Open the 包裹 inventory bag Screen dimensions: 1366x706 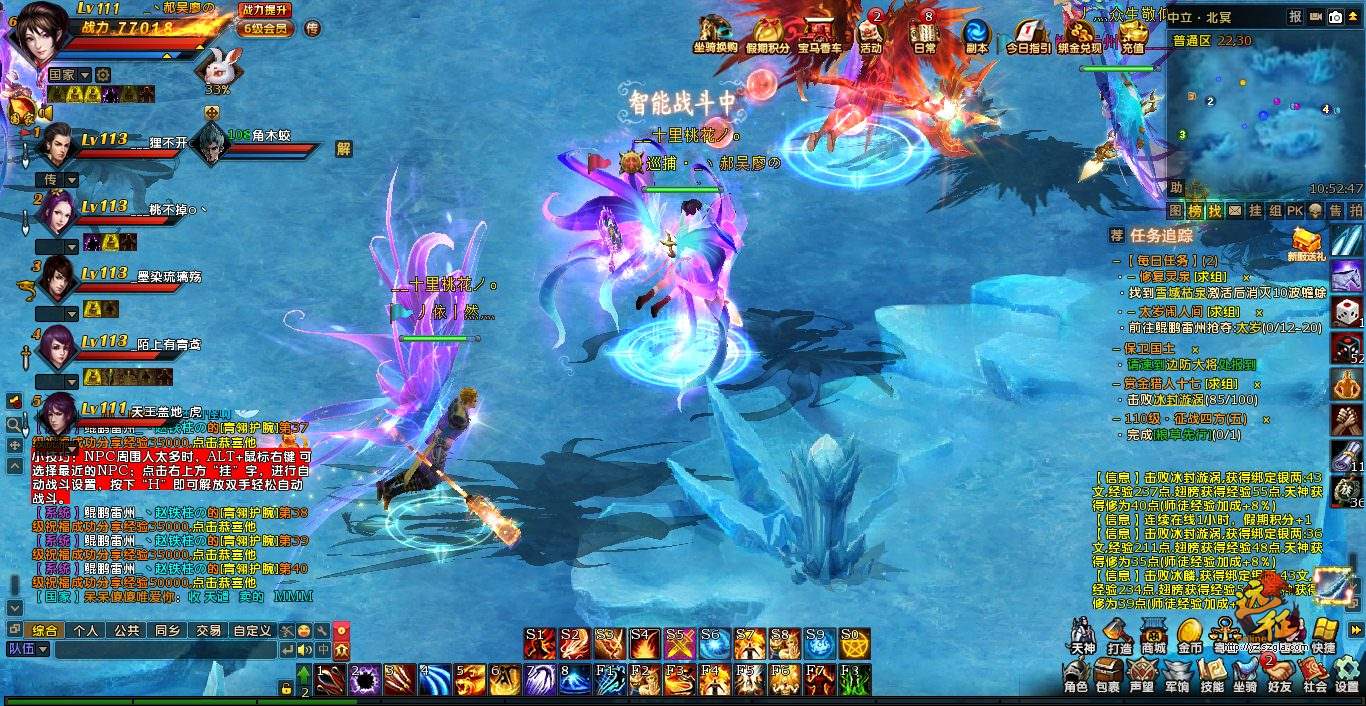click(1107, 677)
